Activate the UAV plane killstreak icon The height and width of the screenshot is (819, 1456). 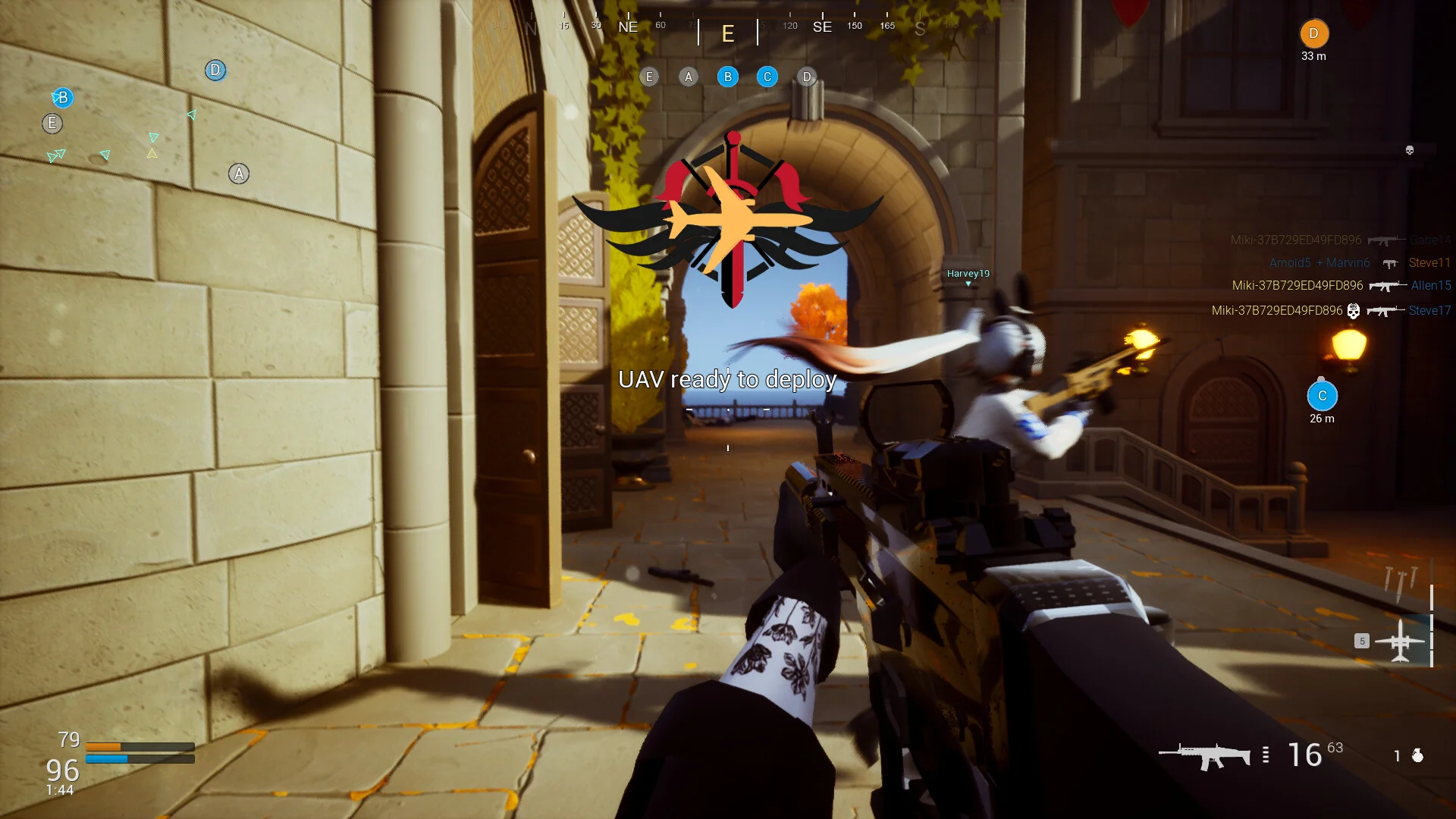point(1400,641)
